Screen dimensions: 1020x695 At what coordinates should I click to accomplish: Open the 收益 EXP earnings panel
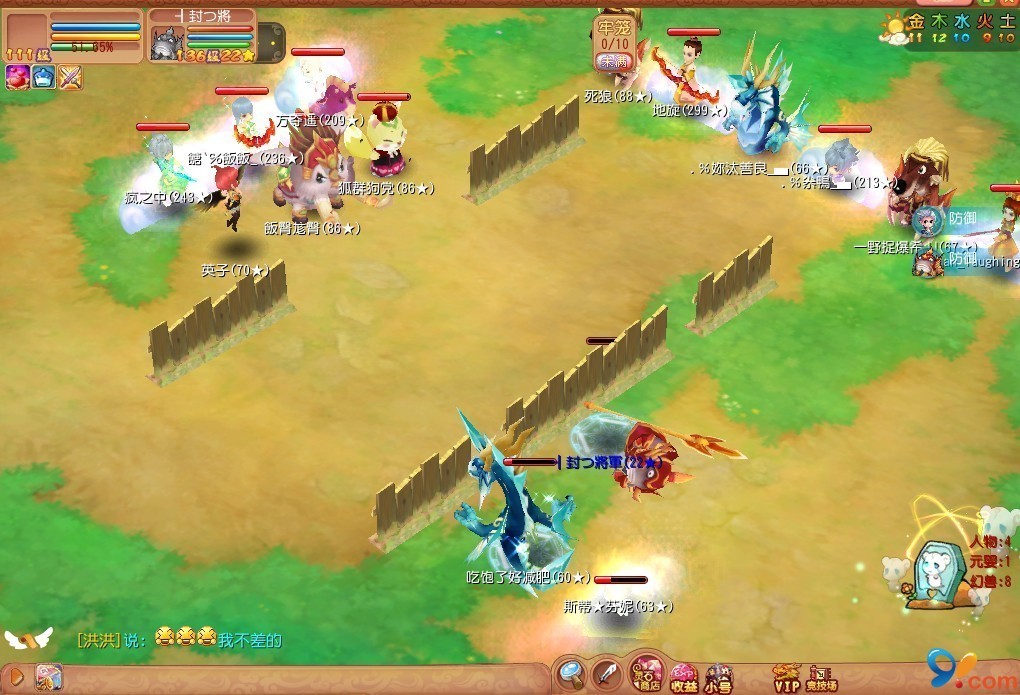tap(684, 677)
